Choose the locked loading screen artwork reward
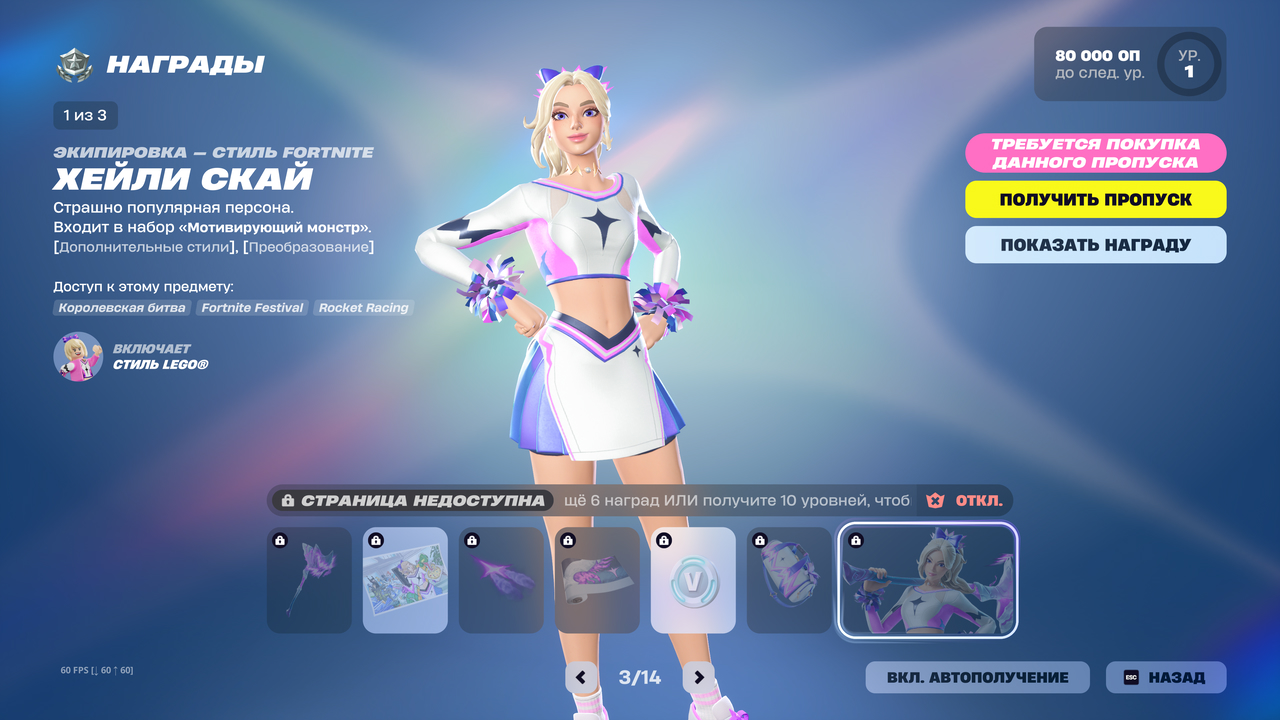Image resolution: width=1280 pixels, height=720 pixels. (x=405, y=580)
